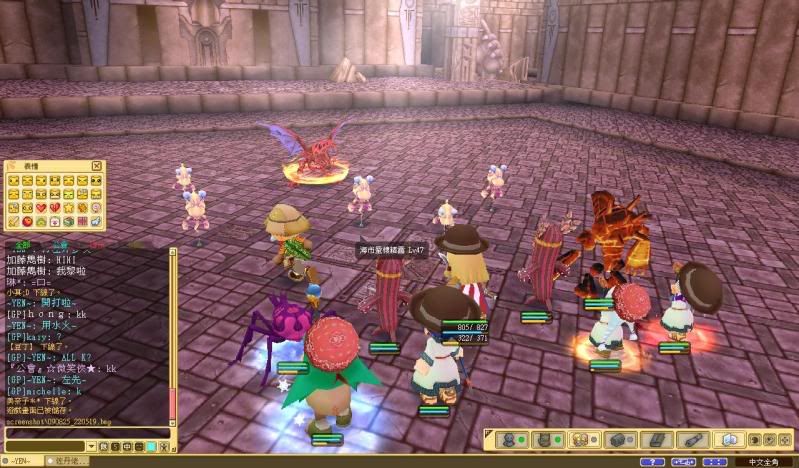
Task: Switch to the 全部 chat tab
Action: pos(21,243)
